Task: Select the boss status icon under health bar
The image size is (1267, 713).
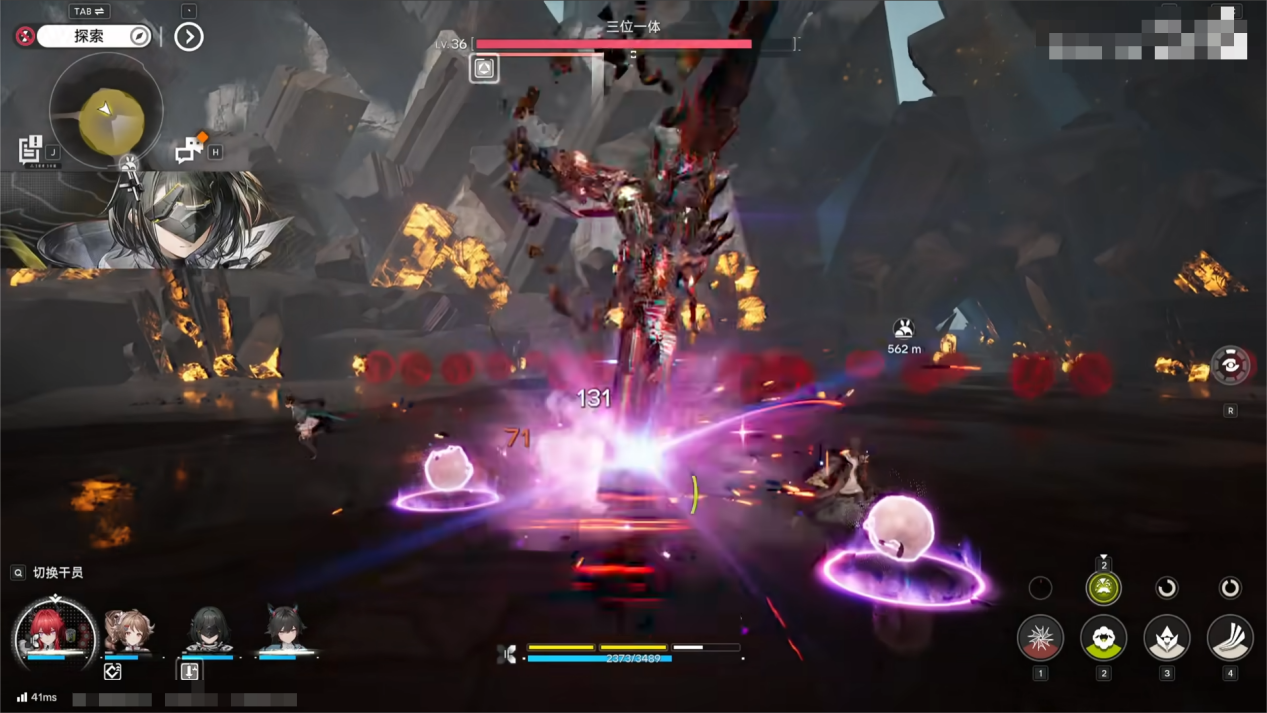Action: [484, 68]
